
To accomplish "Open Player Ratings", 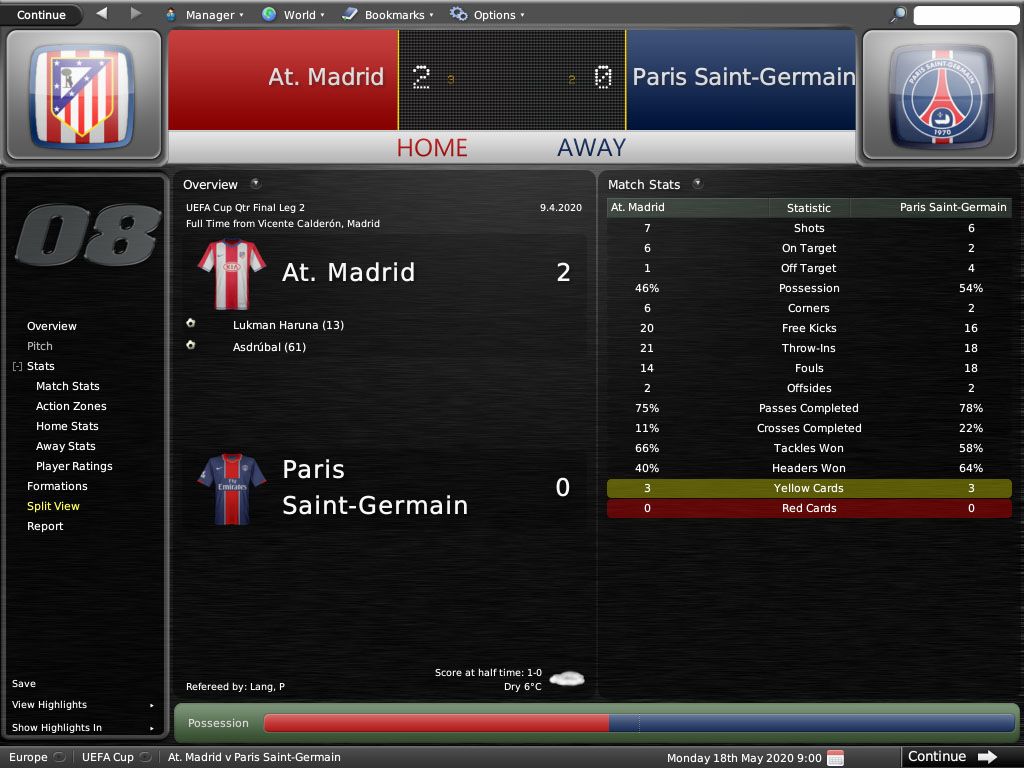I will 74,466.
